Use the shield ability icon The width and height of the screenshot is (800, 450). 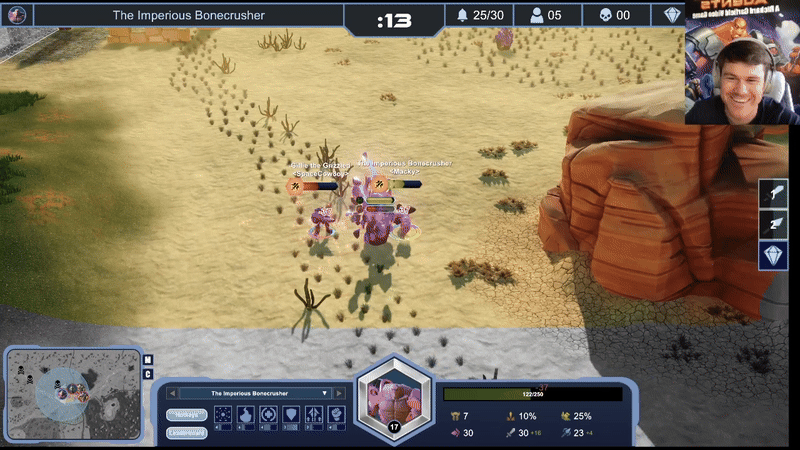[x=291, y=413]
